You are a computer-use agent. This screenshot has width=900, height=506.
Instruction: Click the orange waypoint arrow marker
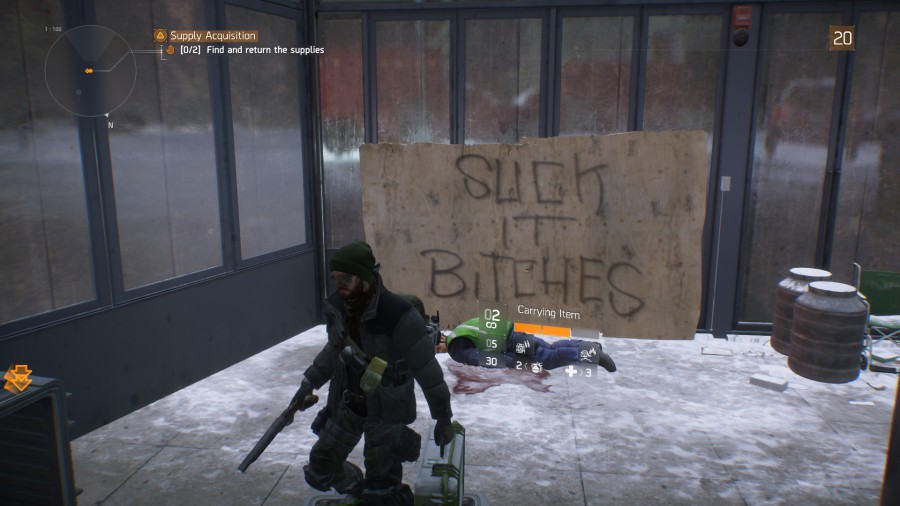tap(18, 378)
